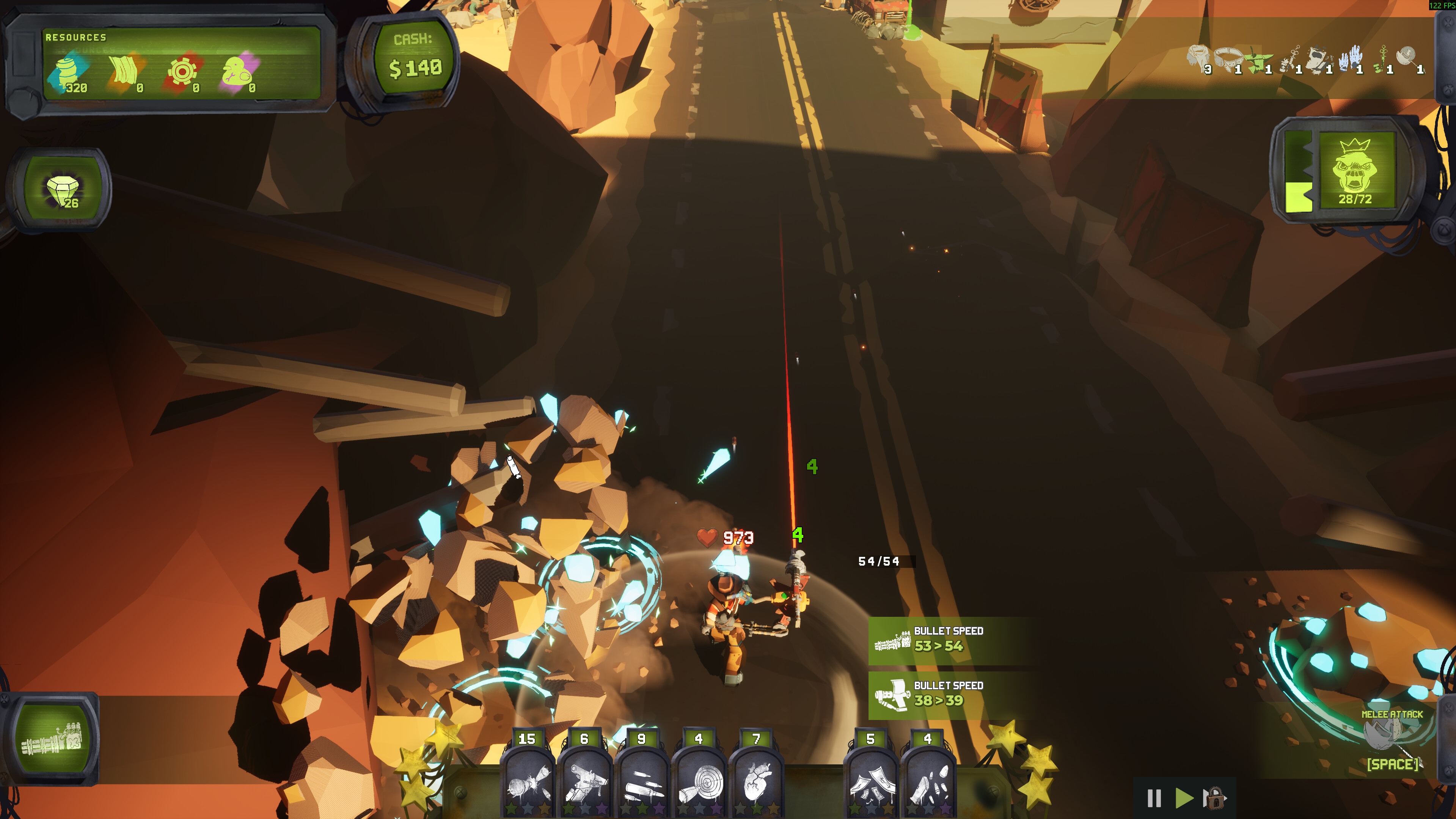Choose the flying bullets upgrade card
Viewport: 1456px width, 819px height.
[x=641, y=783]
